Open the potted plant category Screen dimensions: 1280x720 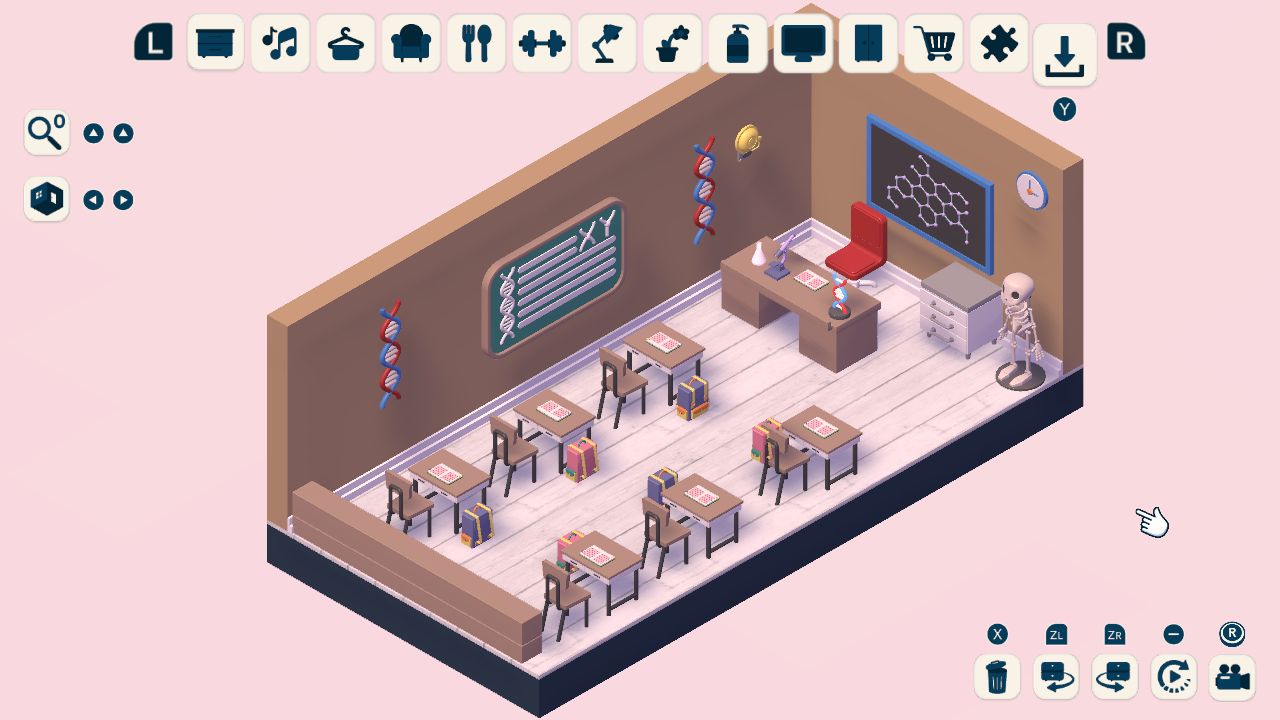pyautogui.click(x=672, y=43)
